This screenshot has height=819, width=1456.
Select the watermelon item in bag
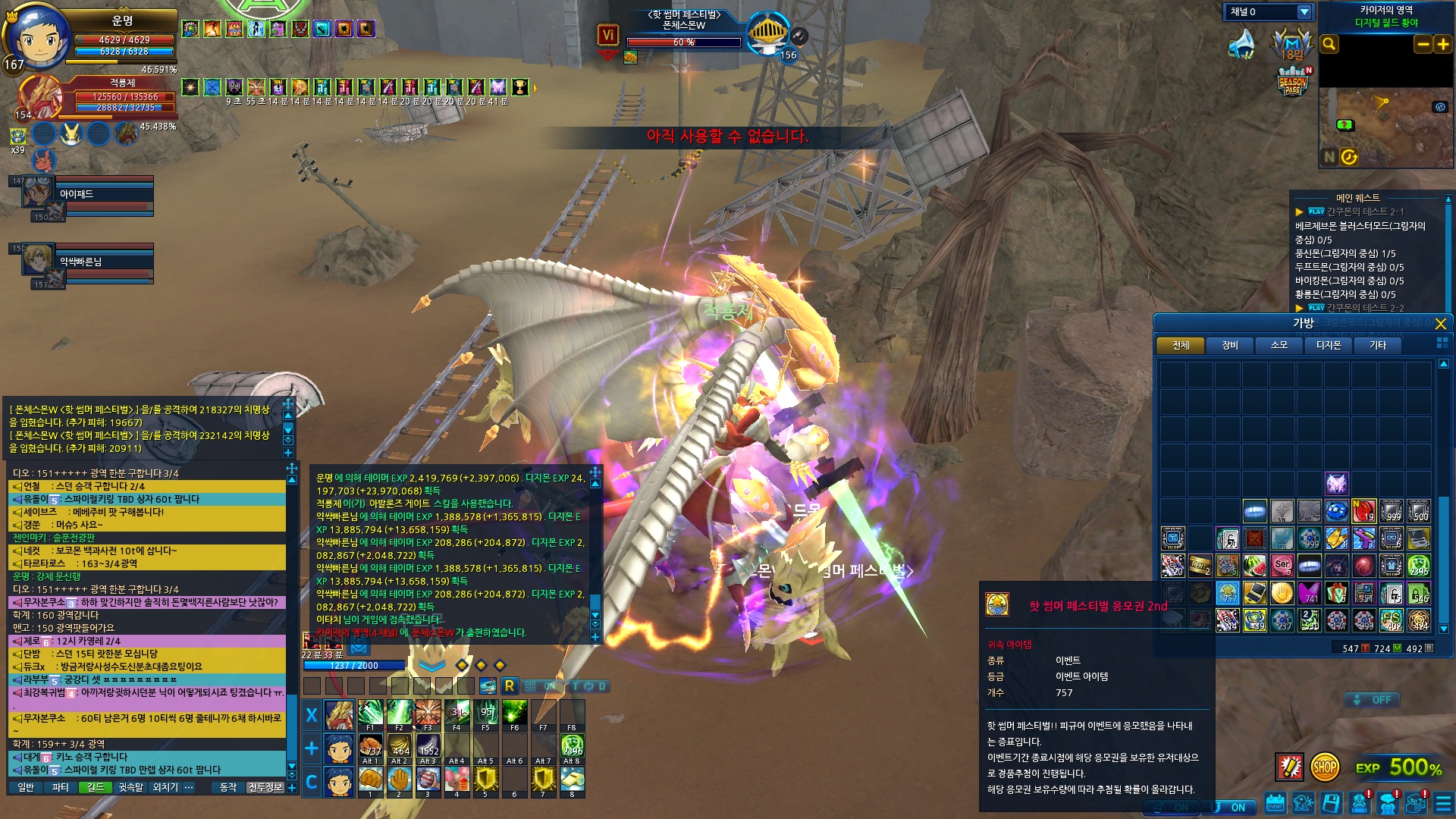(x=1254, y=566)
